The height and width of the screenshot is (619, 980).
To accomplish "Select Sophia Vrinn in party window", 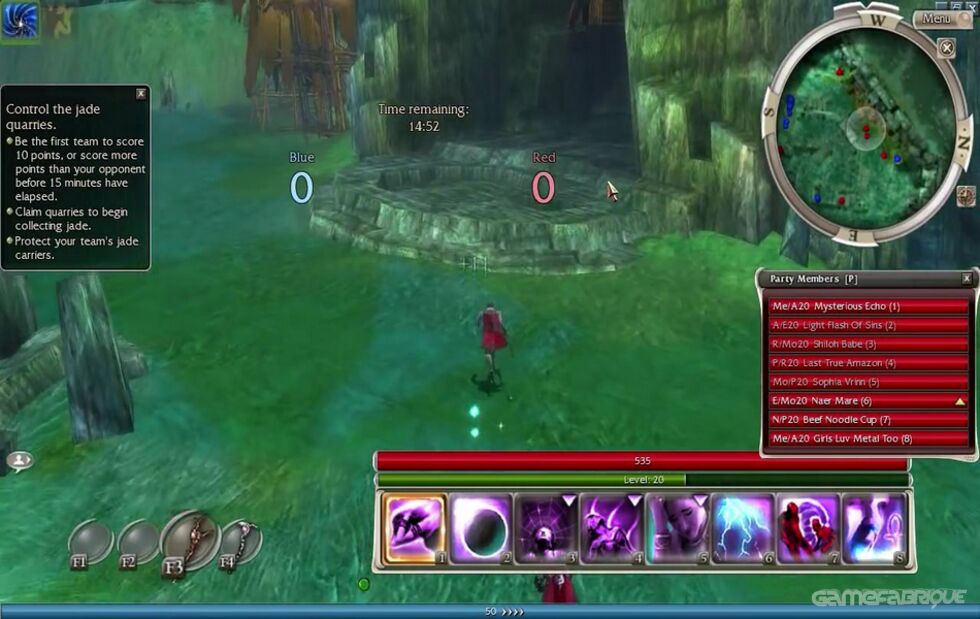I will 868,382.
